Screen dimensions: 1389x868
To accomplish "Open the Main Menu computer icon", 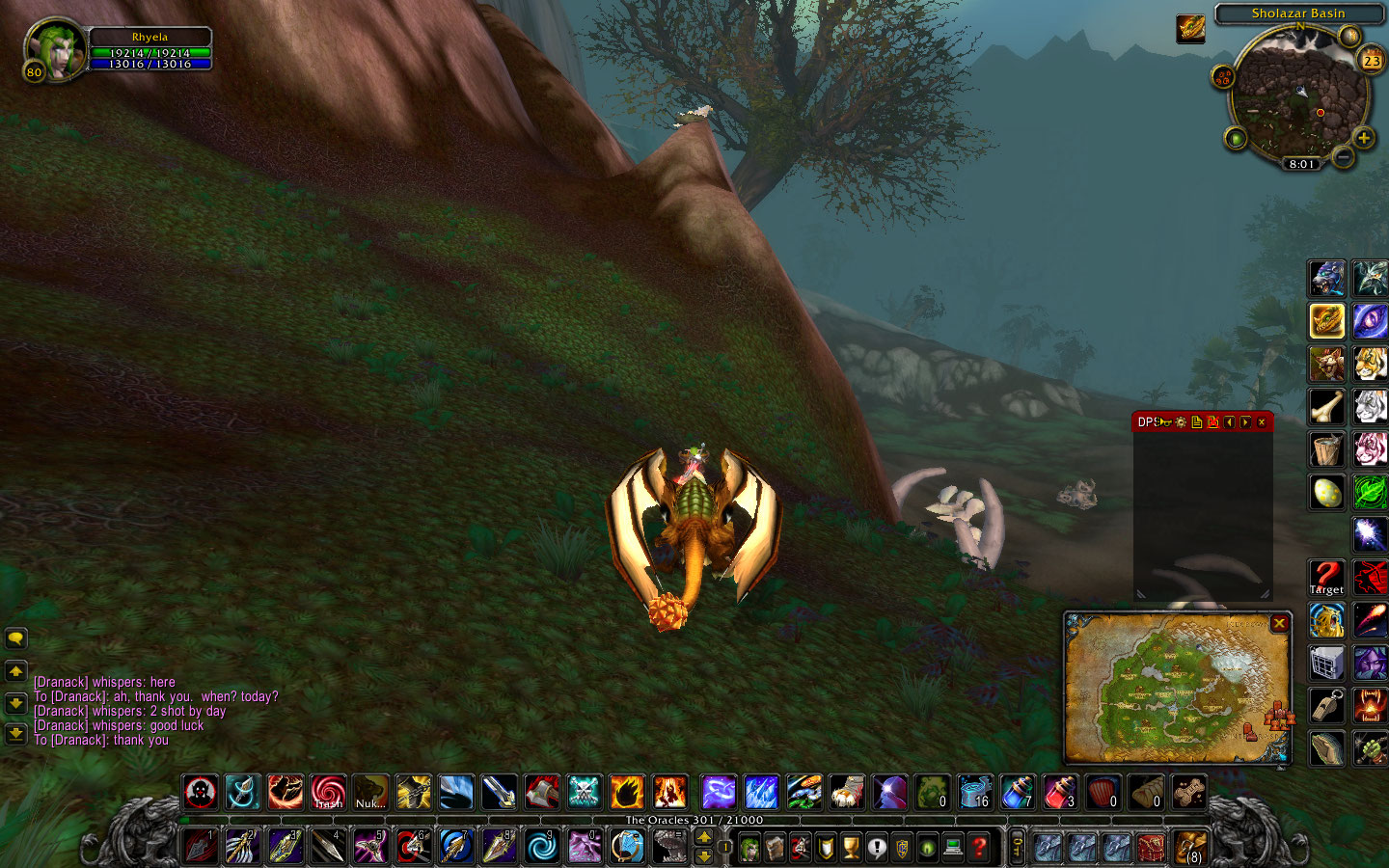I will click(952, 847).
